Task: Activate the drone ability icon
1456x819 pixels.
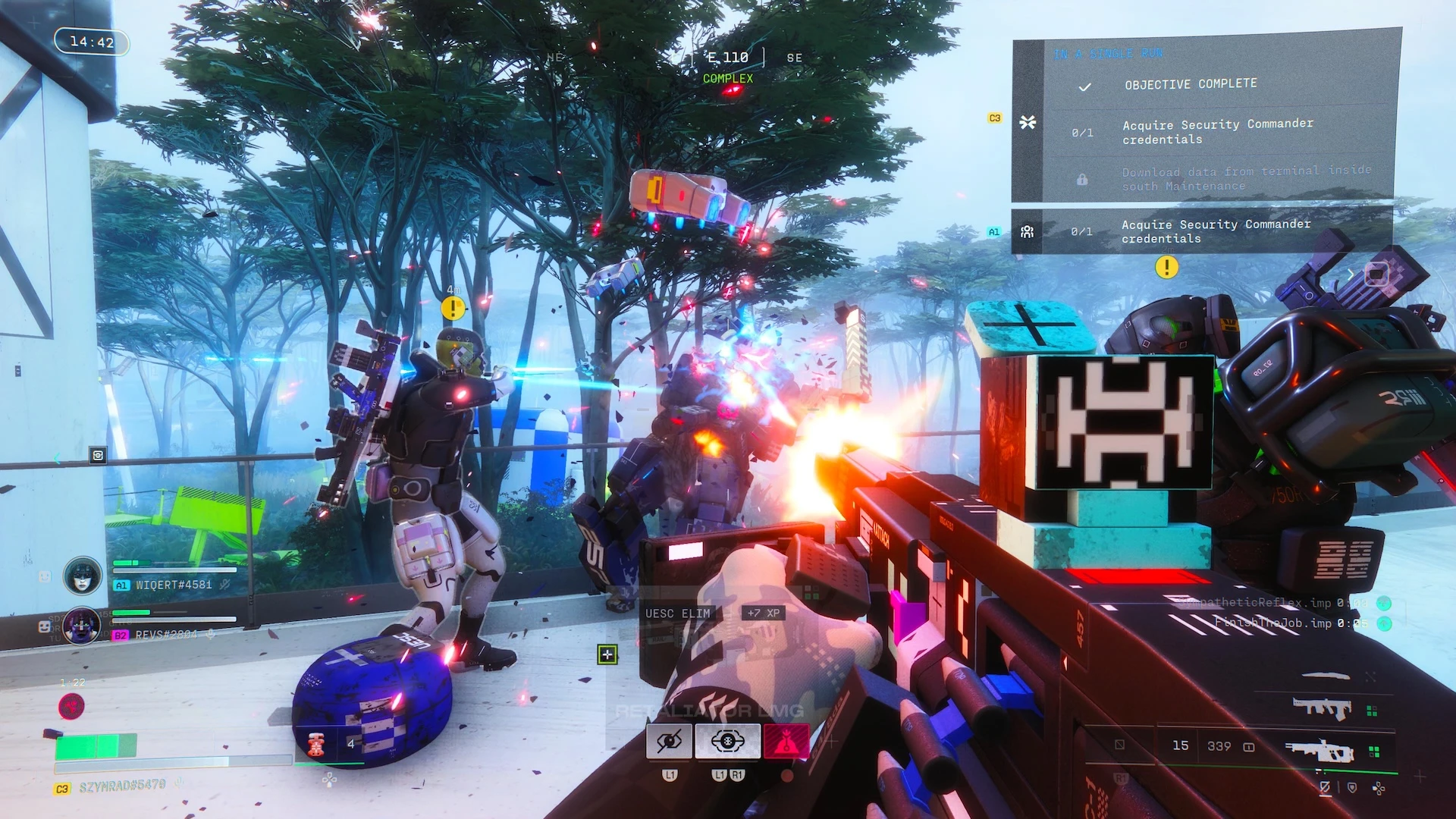Action: click(727, 741)
